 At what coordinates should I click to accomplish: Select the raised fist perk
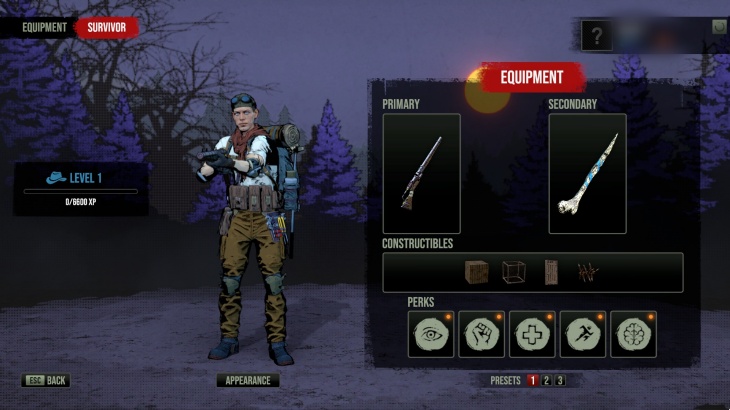pyautogui.click(x=481, y=334)
